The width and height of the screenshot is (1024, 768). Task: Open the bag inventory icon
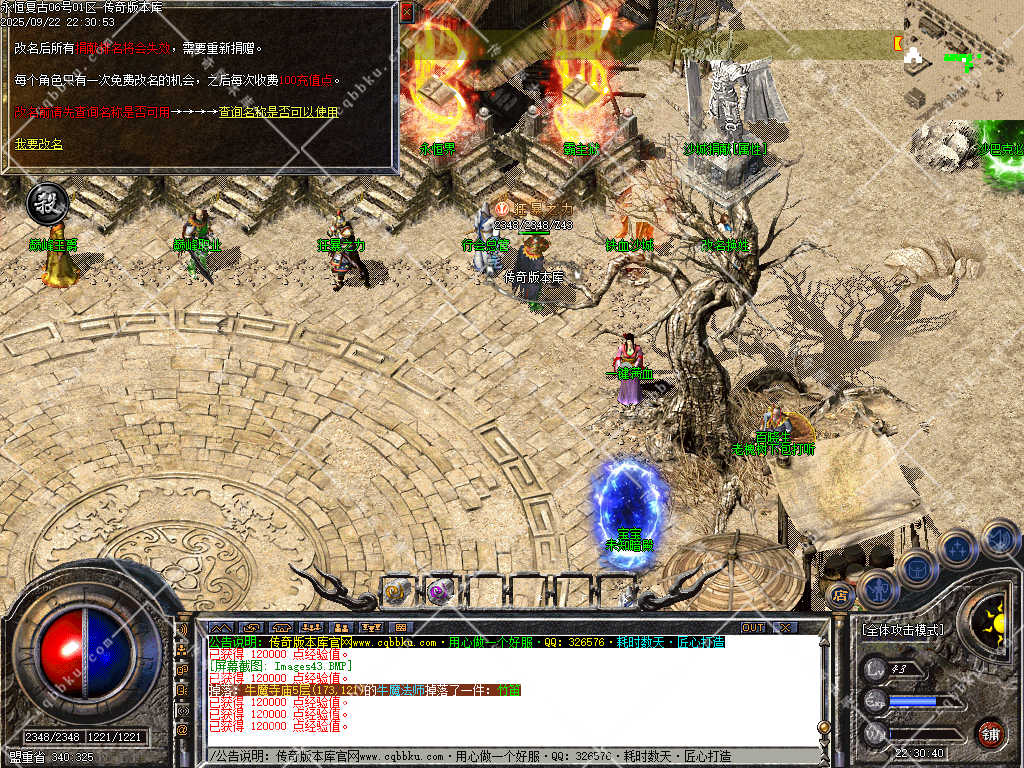pyautogui.click(x=916, y=567)
